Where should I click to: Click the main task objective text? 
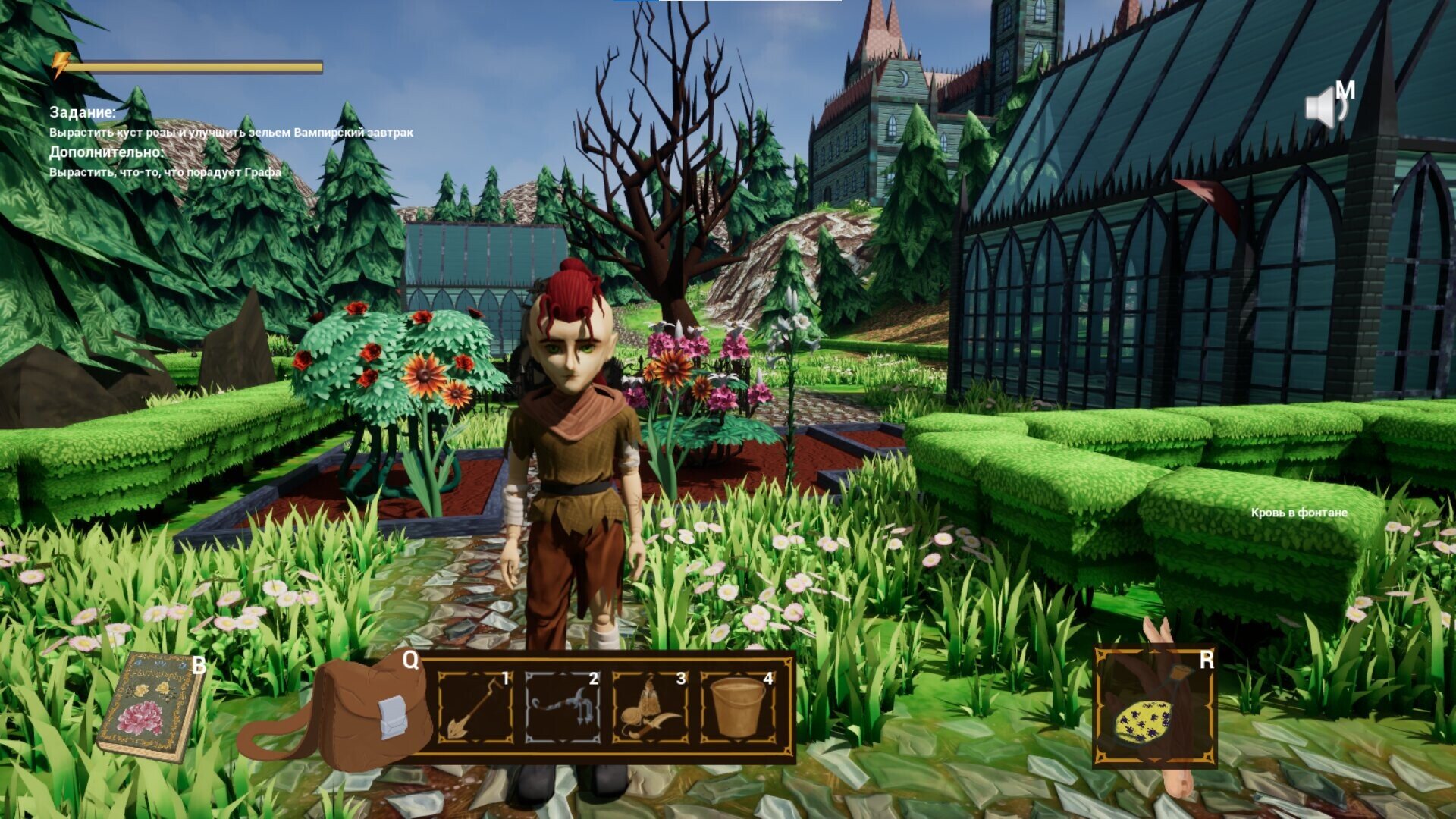231,133
